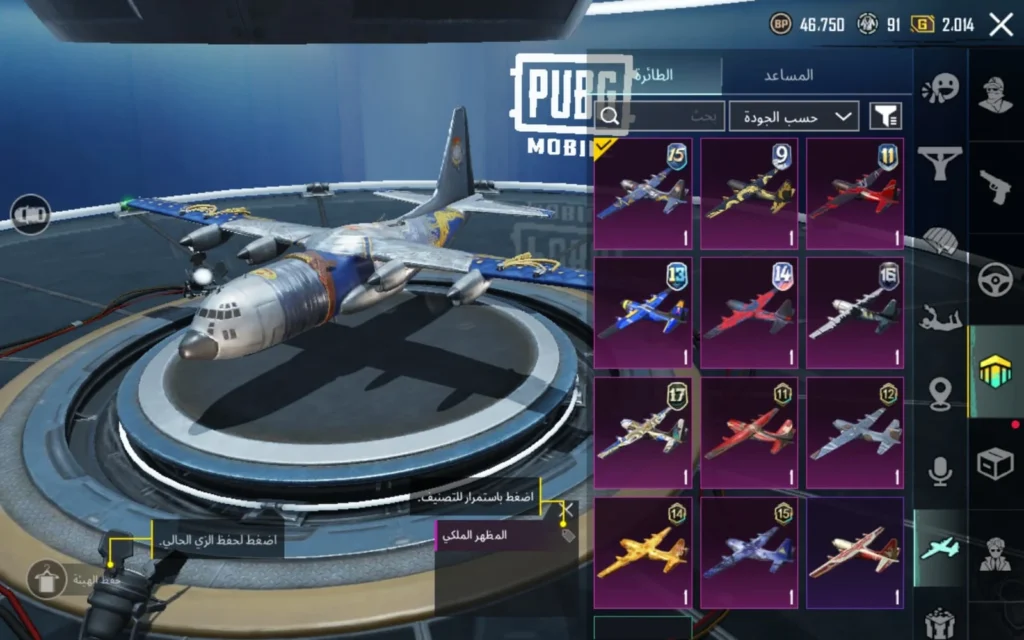Choose the level 12 grey plane skin

(x=855, y=432)
